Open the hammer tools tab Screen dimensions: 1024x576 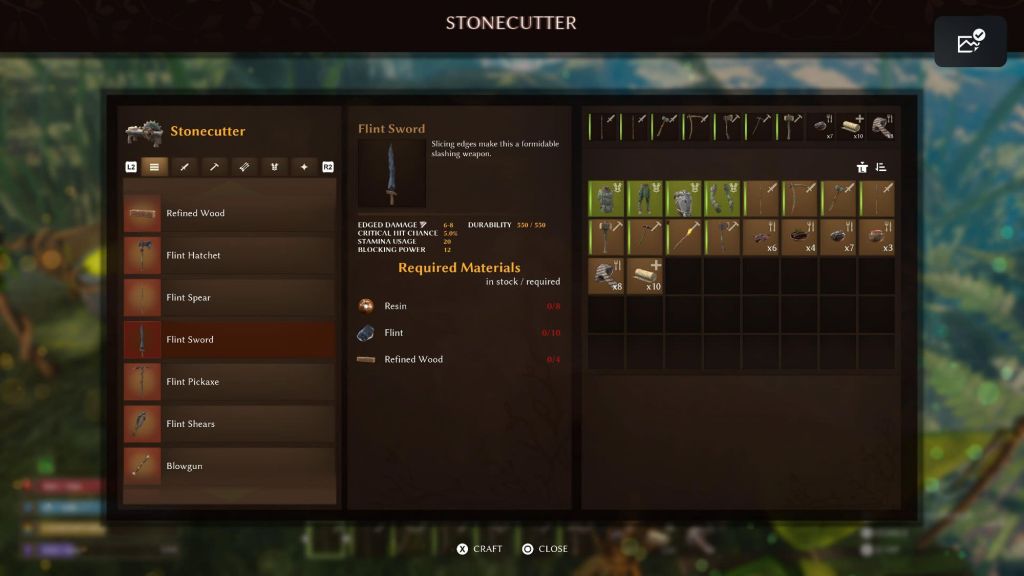(x=214, y=167)
